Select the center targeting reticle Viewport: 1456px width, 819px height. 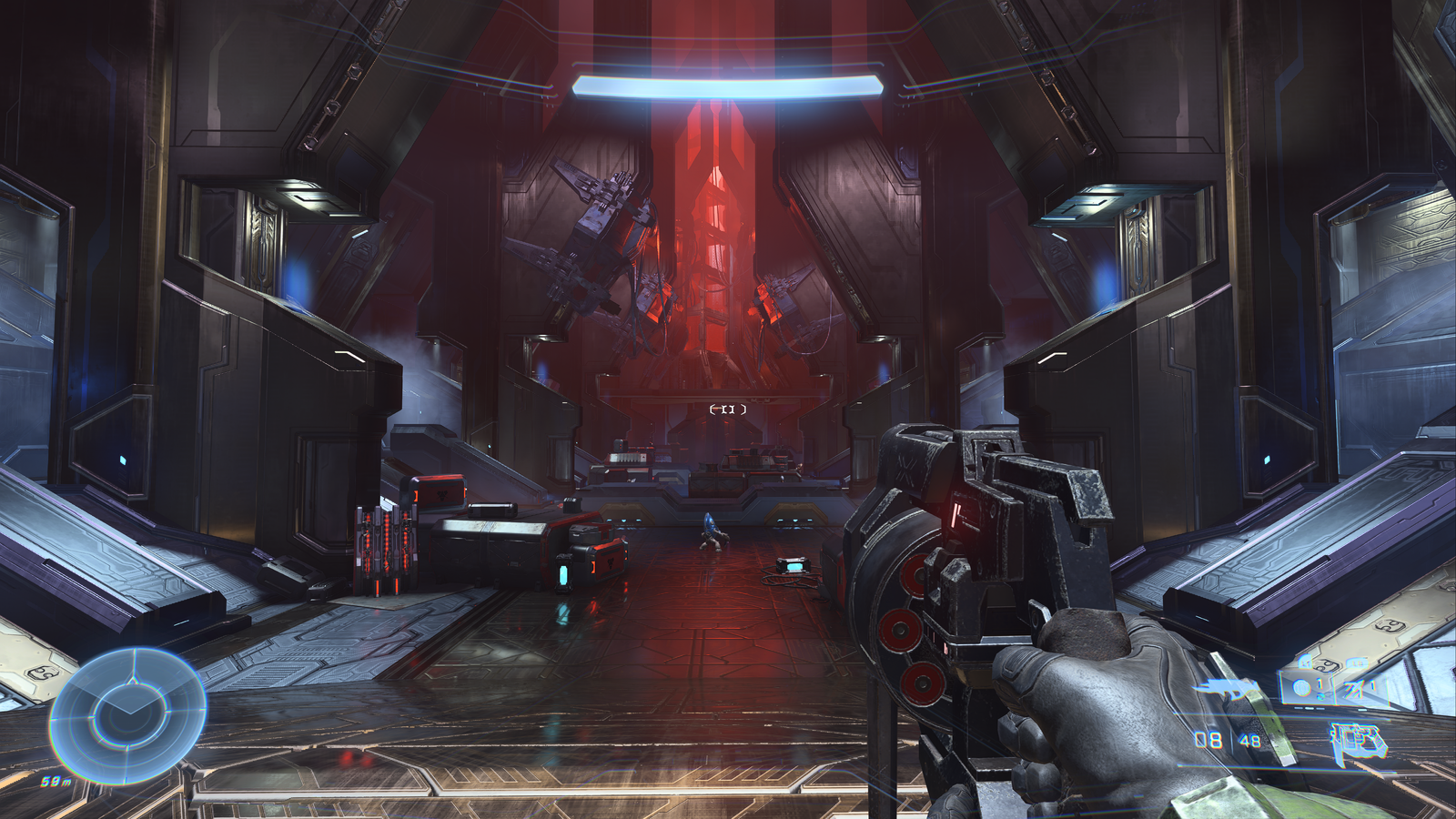[726, 409]
